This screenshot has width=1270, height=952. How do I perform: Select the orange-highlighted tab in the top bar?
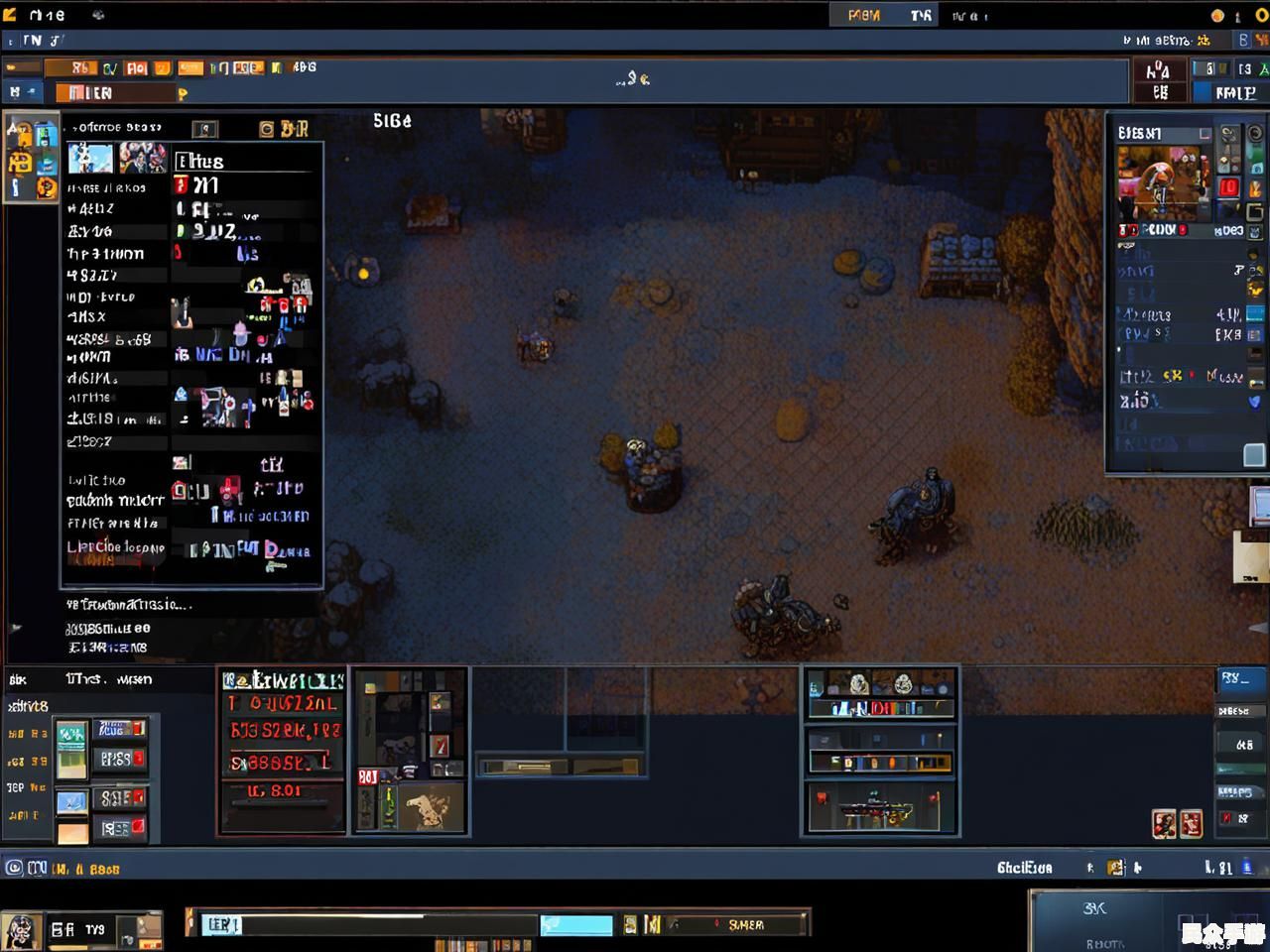tap(864, 15)
